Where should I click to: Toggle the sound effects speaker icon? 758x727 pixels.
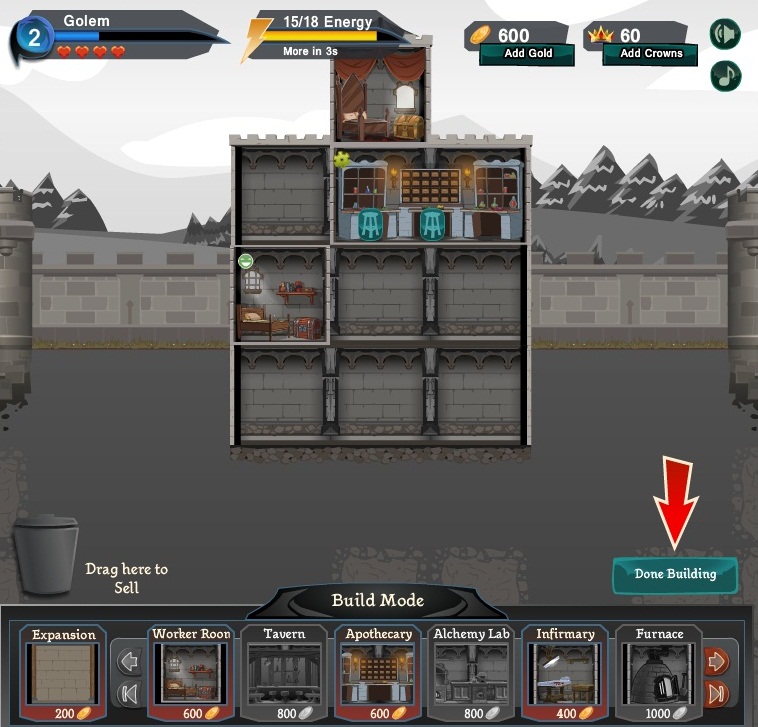pos(725,34)
